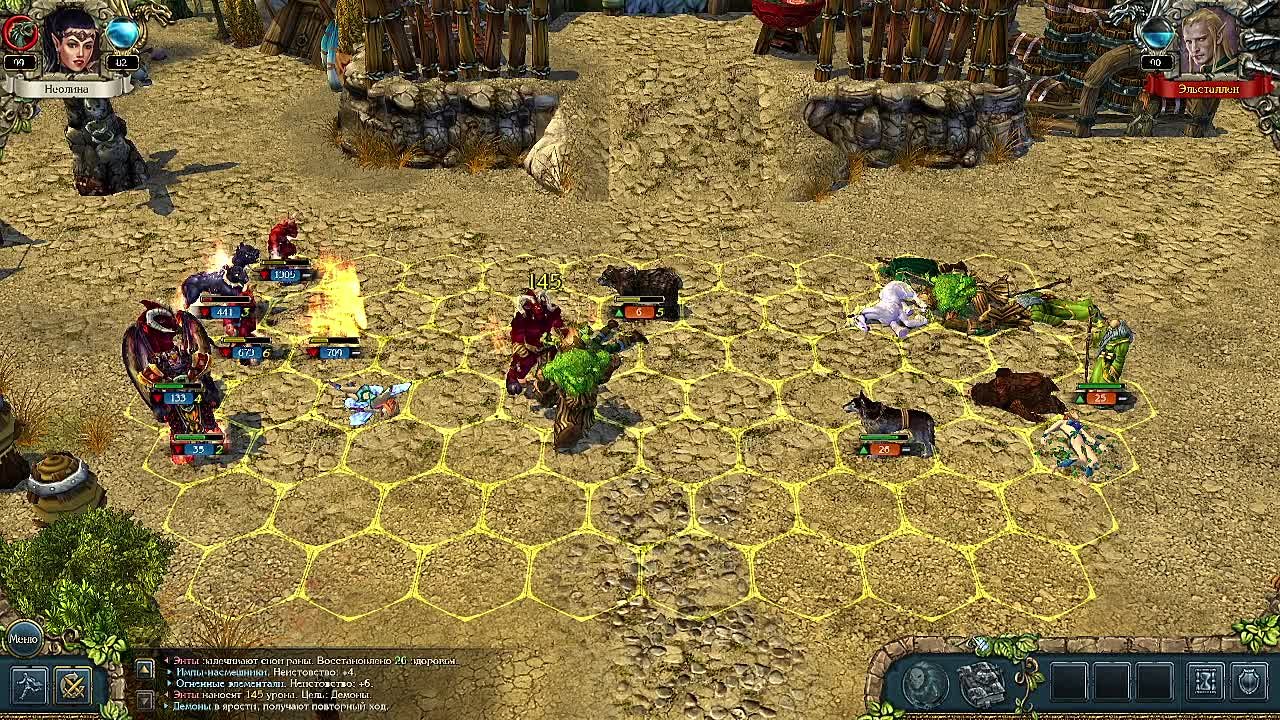Open the spell book

click(x=982, y=684)
